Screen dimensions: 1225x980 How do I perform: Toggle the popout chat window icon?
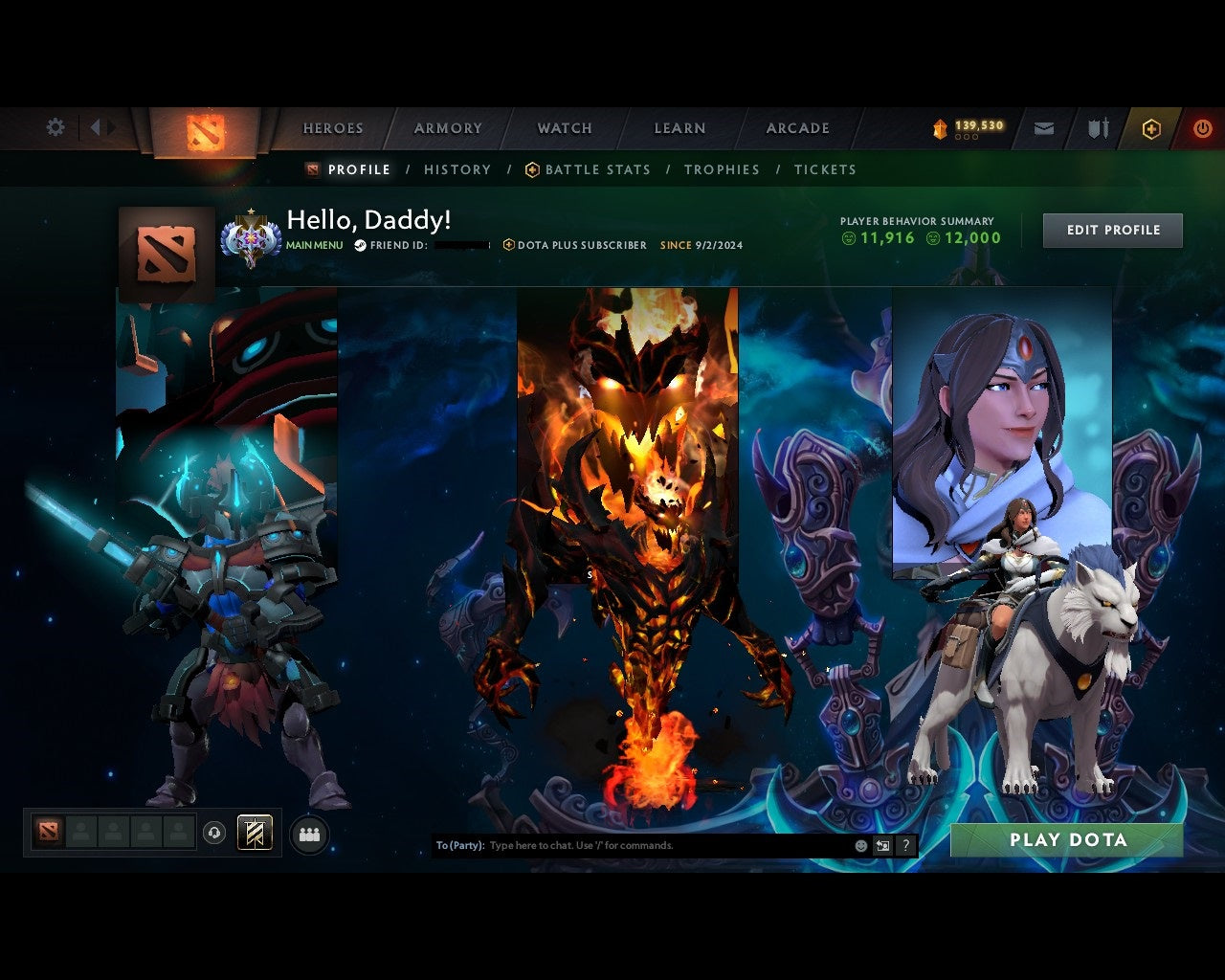tap(881, 846)
